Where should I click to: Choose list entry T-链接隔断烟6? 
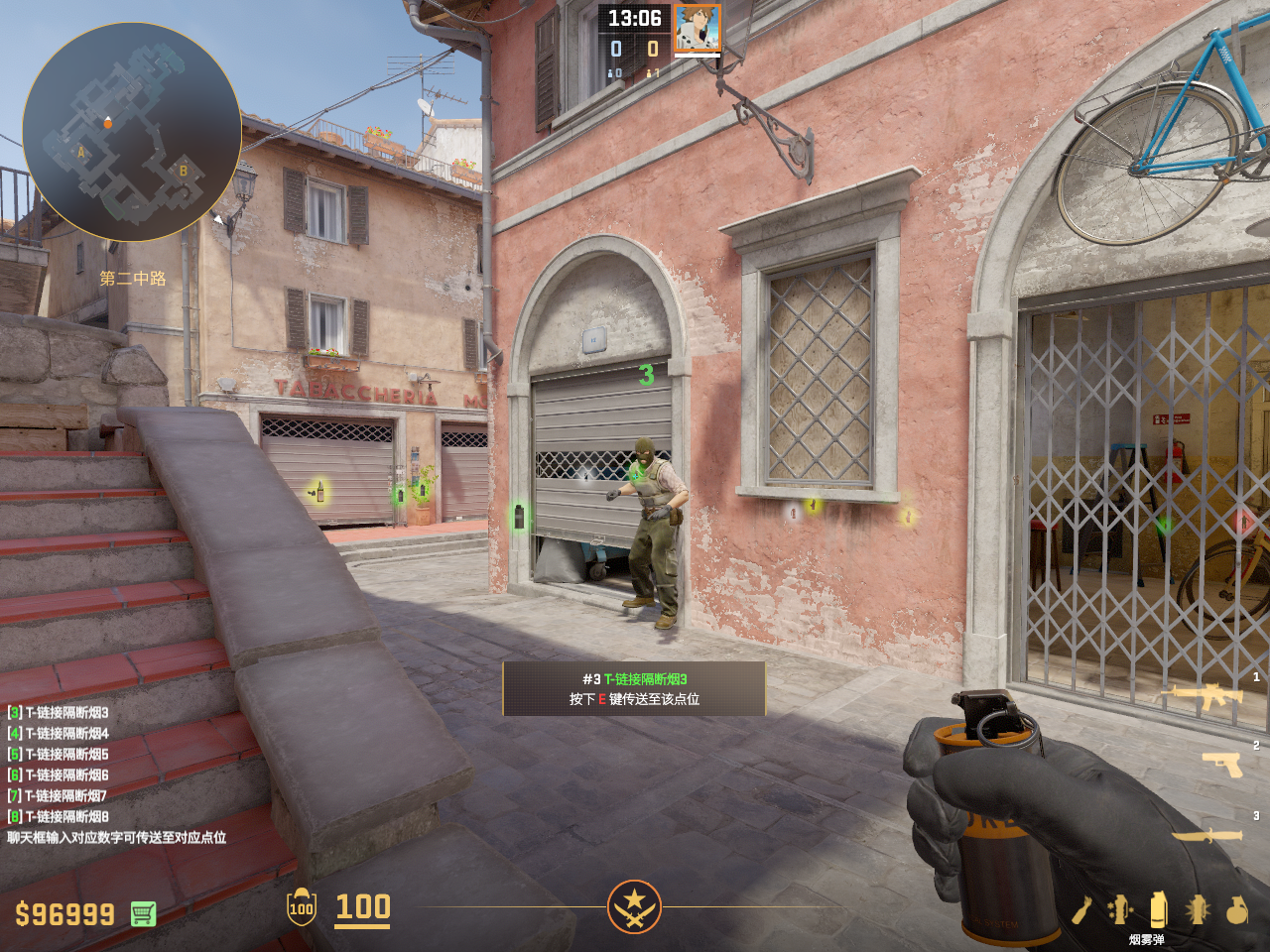(59, 774)
